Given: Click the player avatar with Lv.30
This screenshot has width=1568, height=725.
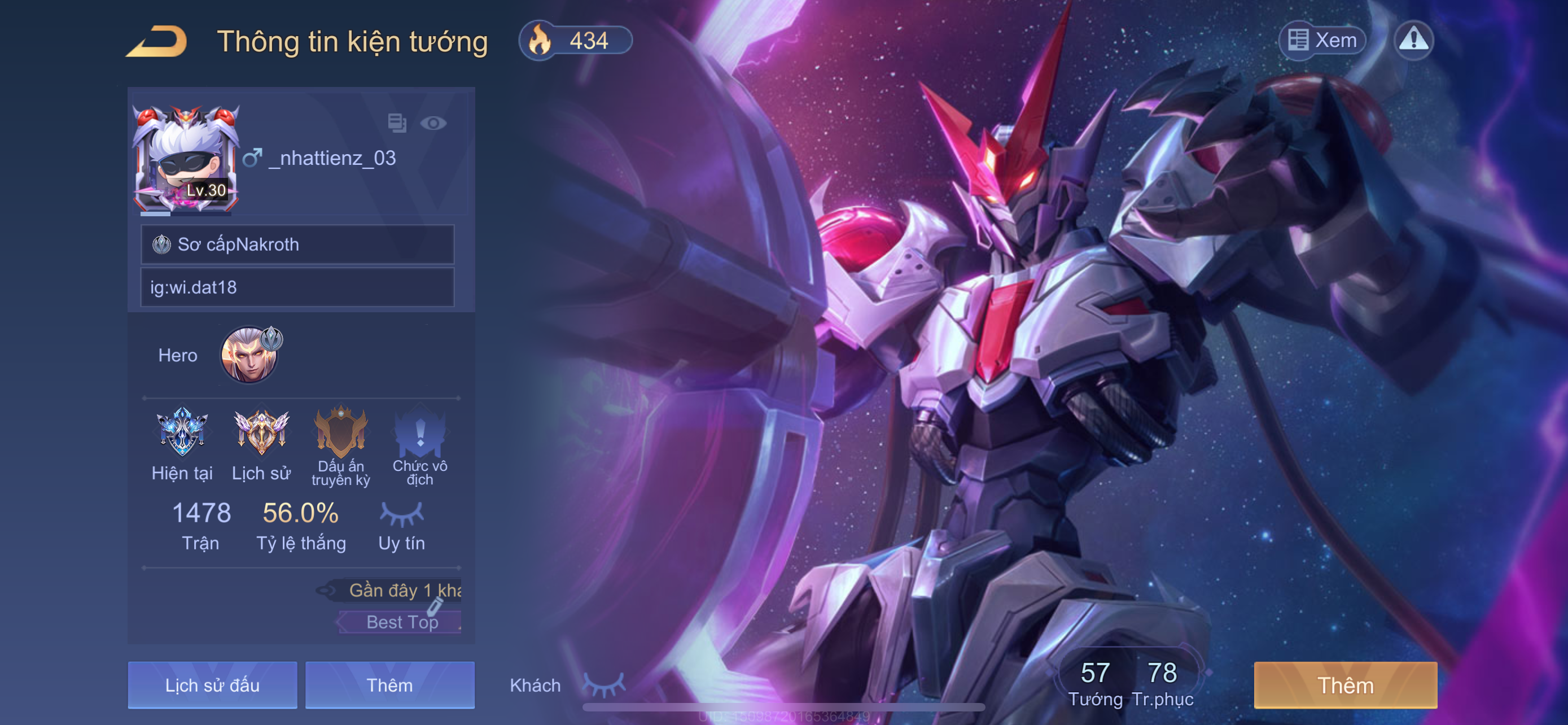Looking at the screenshot, I should click(186, 159).
